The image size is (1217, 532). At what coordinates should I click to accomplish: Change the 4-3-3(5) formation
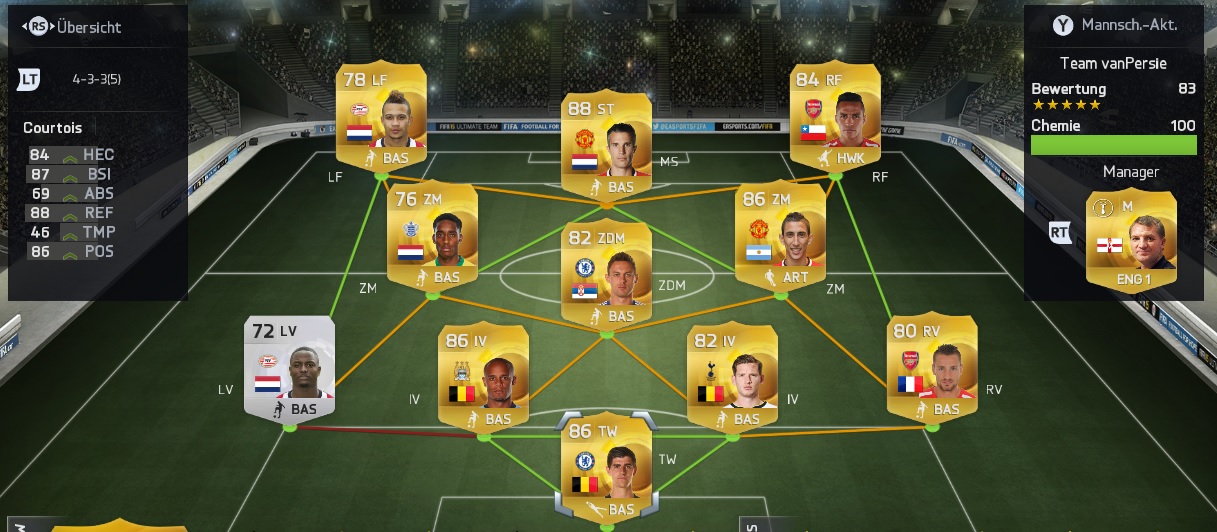tap(96, 78)
